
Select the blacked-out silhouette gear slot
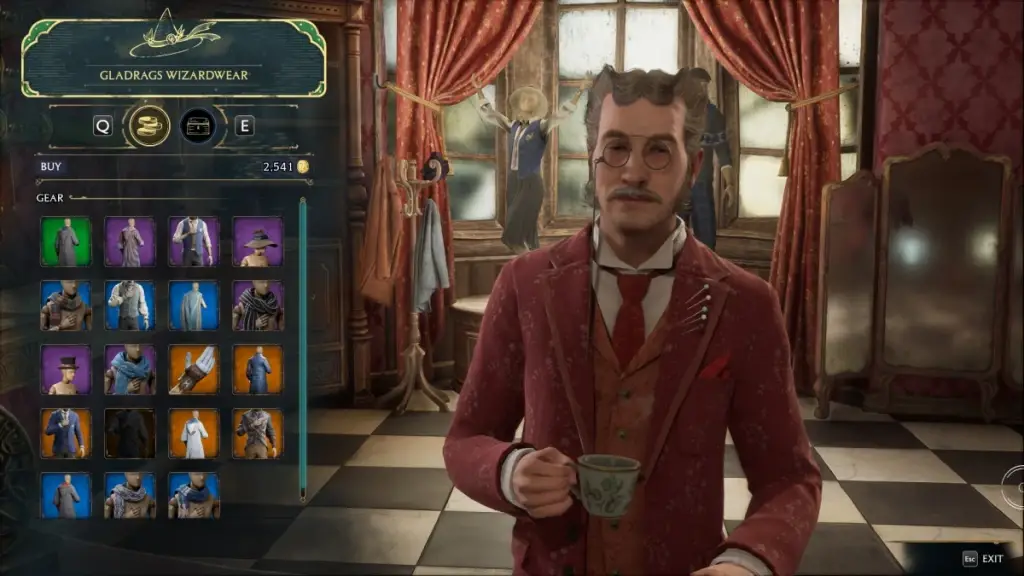click(130, 433)
